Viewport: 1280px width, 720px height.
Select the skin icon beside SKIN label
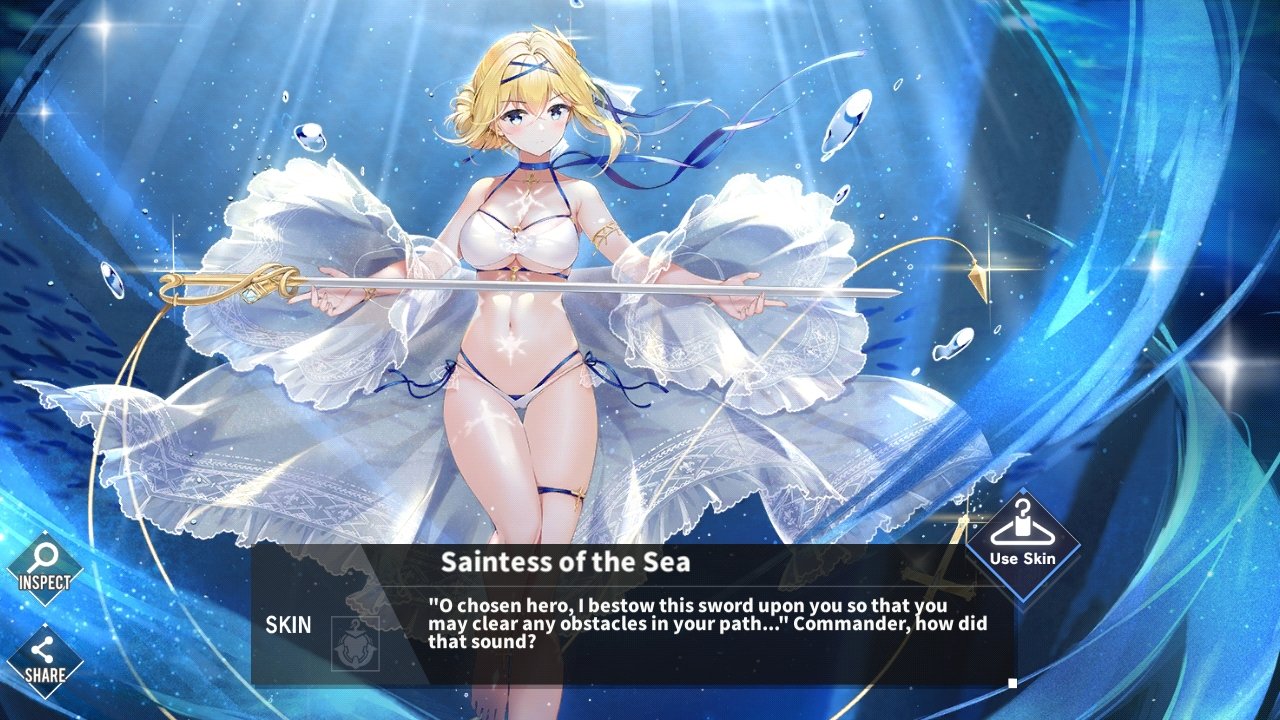coord(355,643)
